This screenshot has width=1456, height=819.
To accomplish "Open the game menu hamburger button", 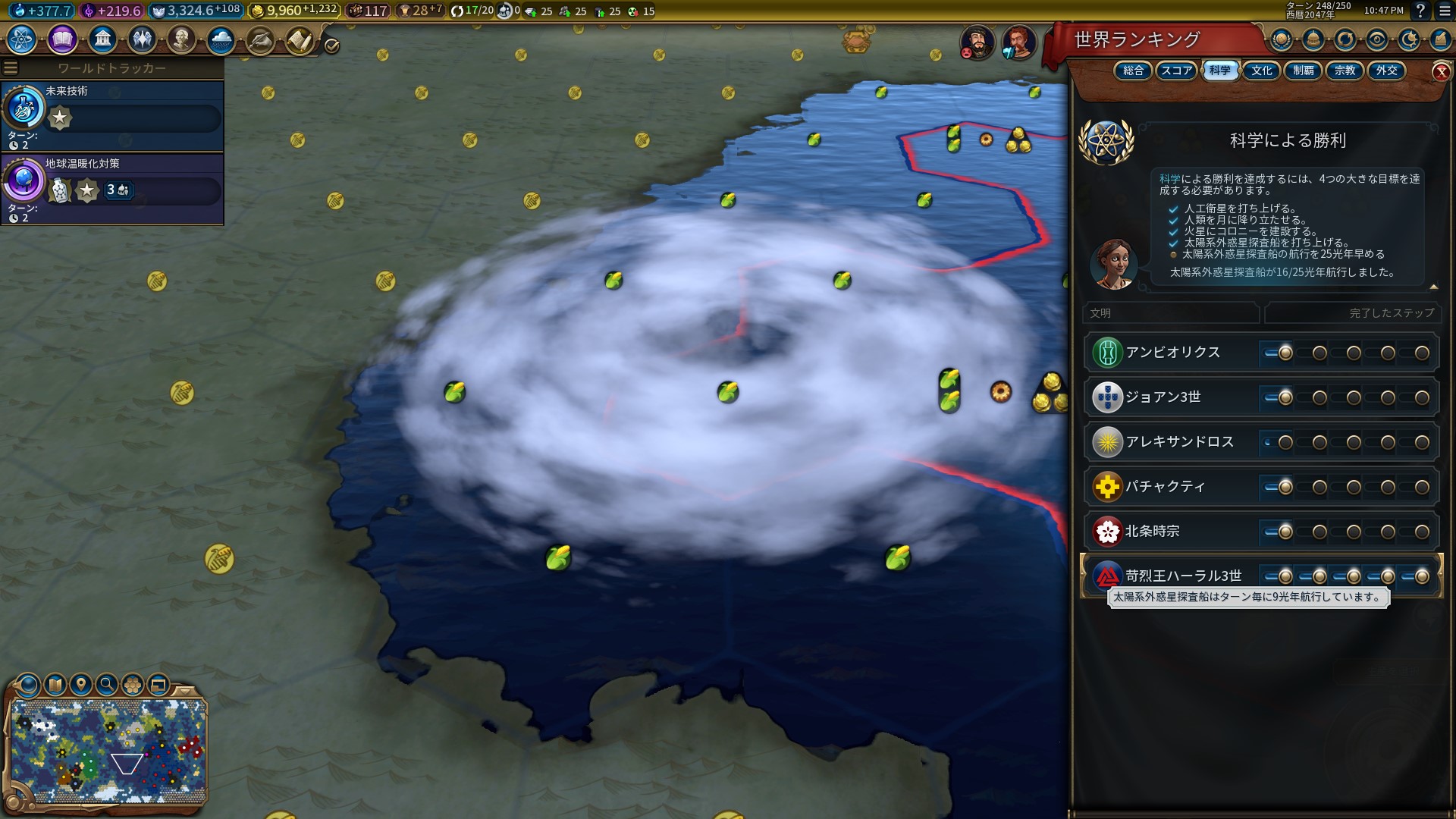I will (x=1444, y=11).
